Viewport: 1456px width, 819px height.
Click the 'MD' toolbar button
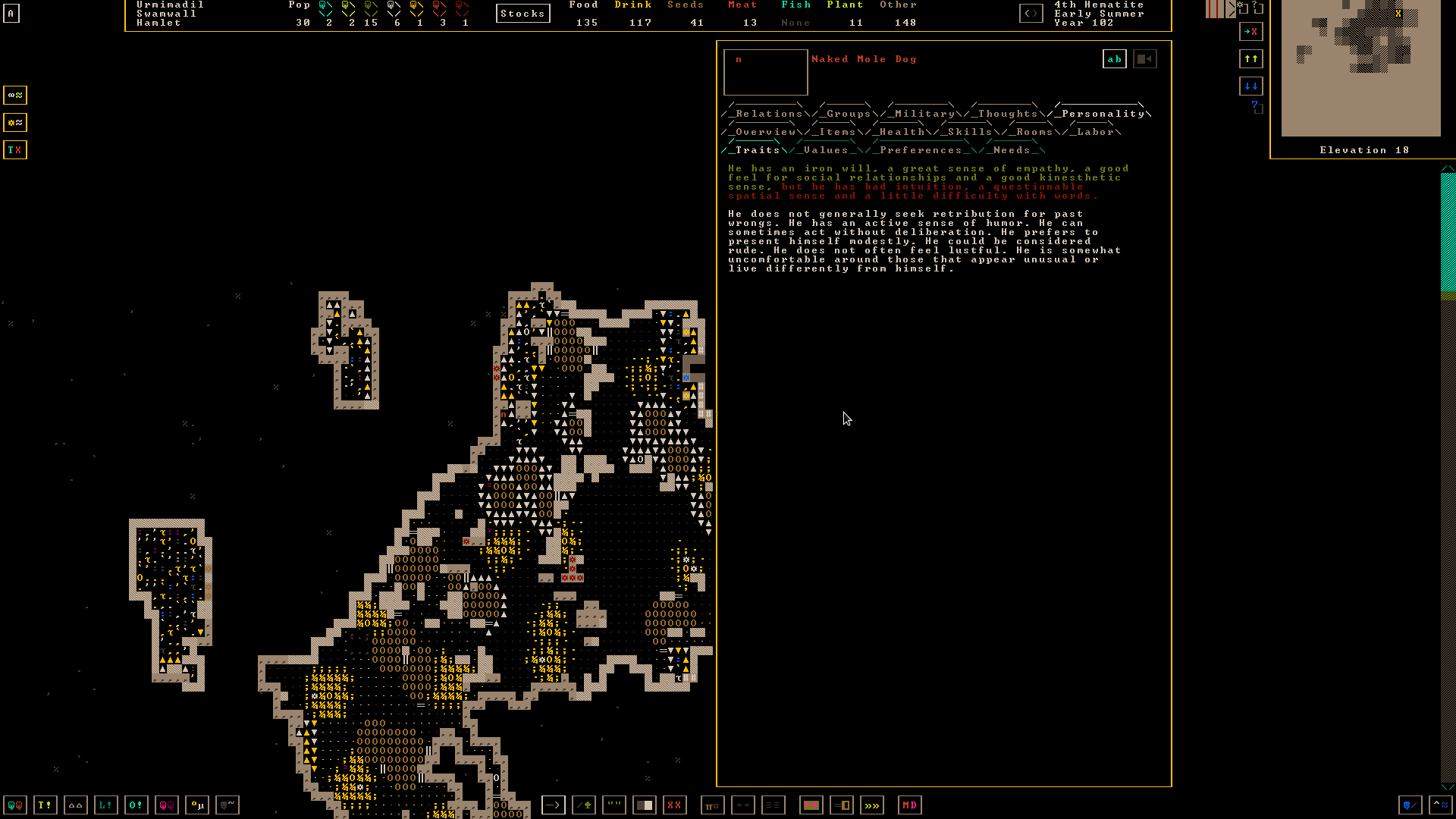point(909,805)
